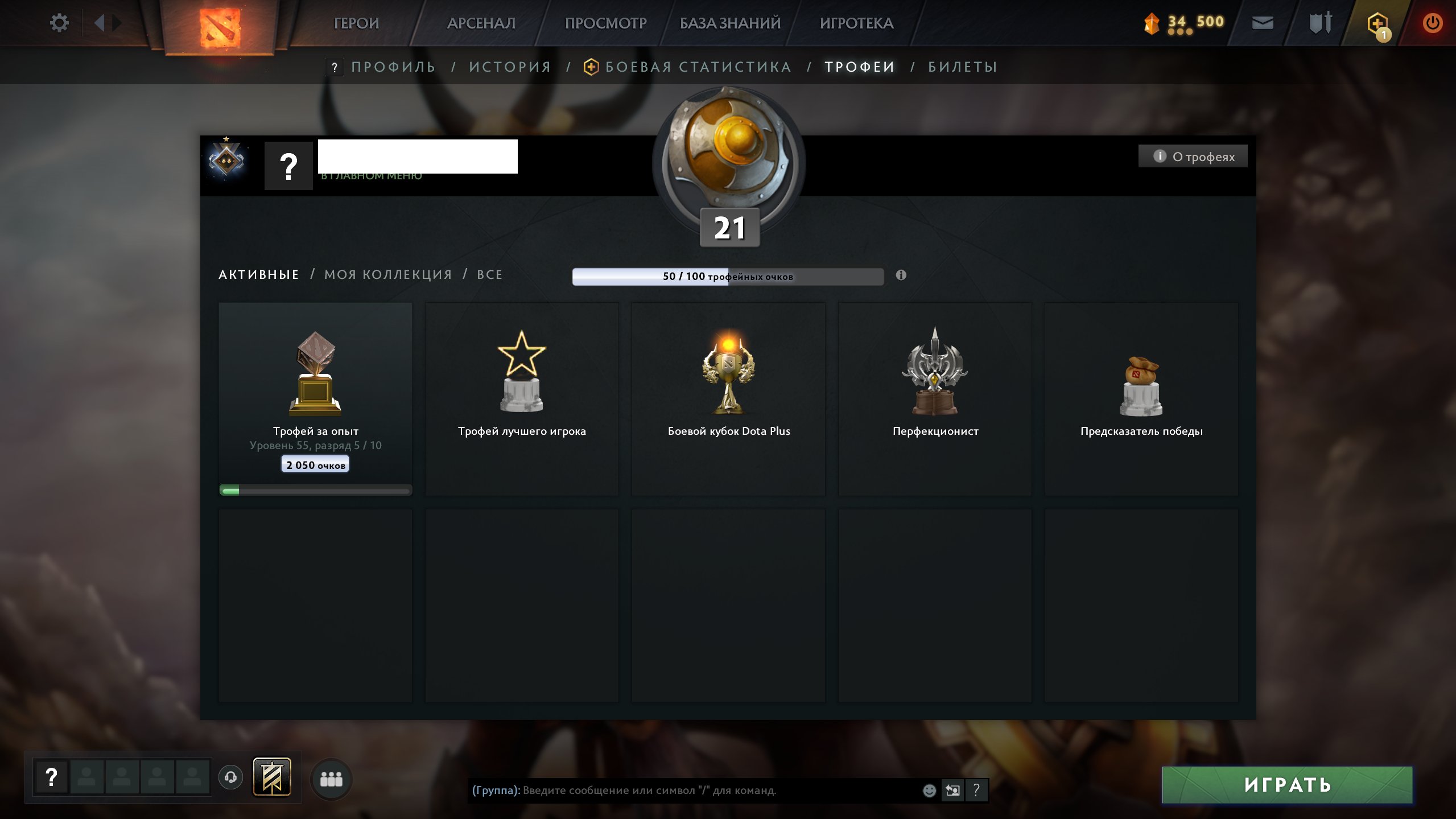Open the О трофеях info button

click(x=1193, y=155)
